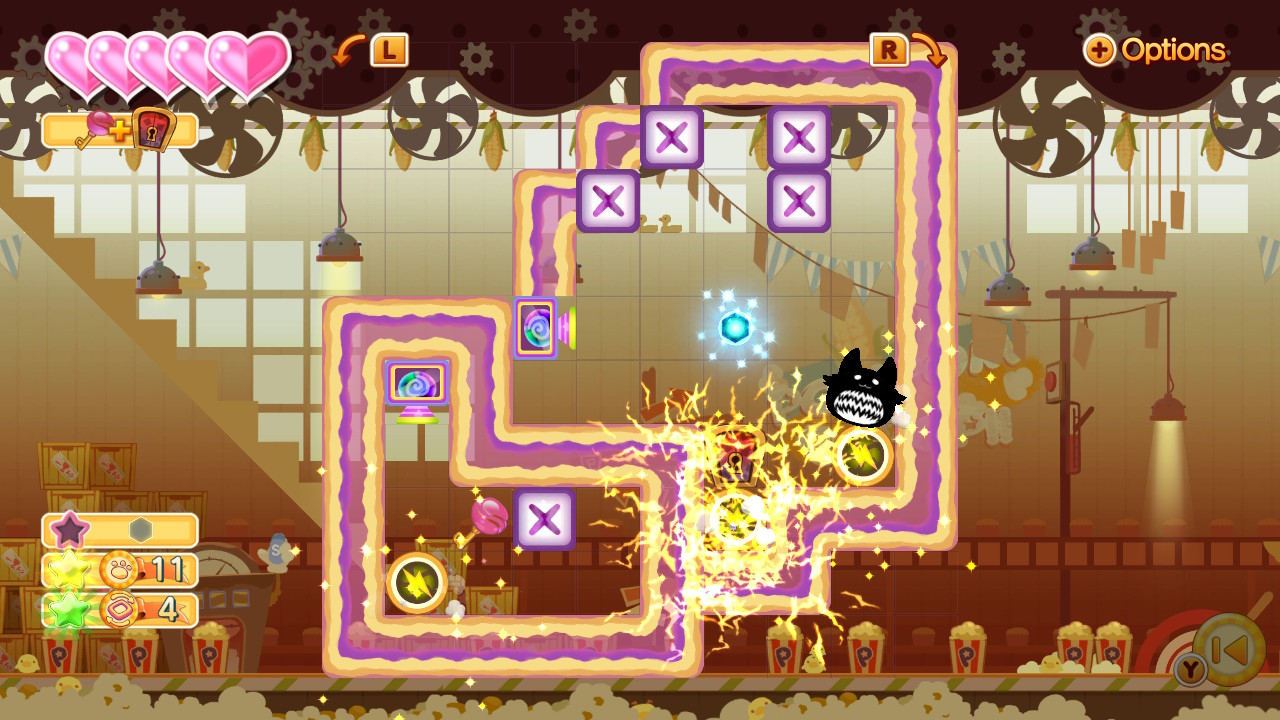The height and width of the screenshot is (720, 1280).
Task: Click the topmost X block in the upper maze
Action: (x=672, y=138)
